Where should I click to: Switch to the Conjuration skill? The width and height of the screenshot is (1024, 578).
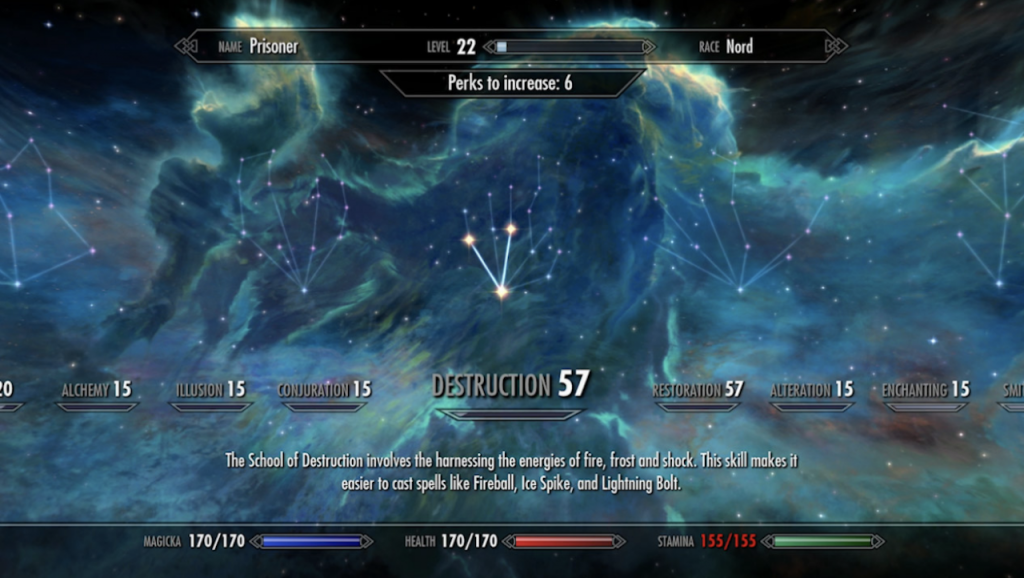click(324, 390)
